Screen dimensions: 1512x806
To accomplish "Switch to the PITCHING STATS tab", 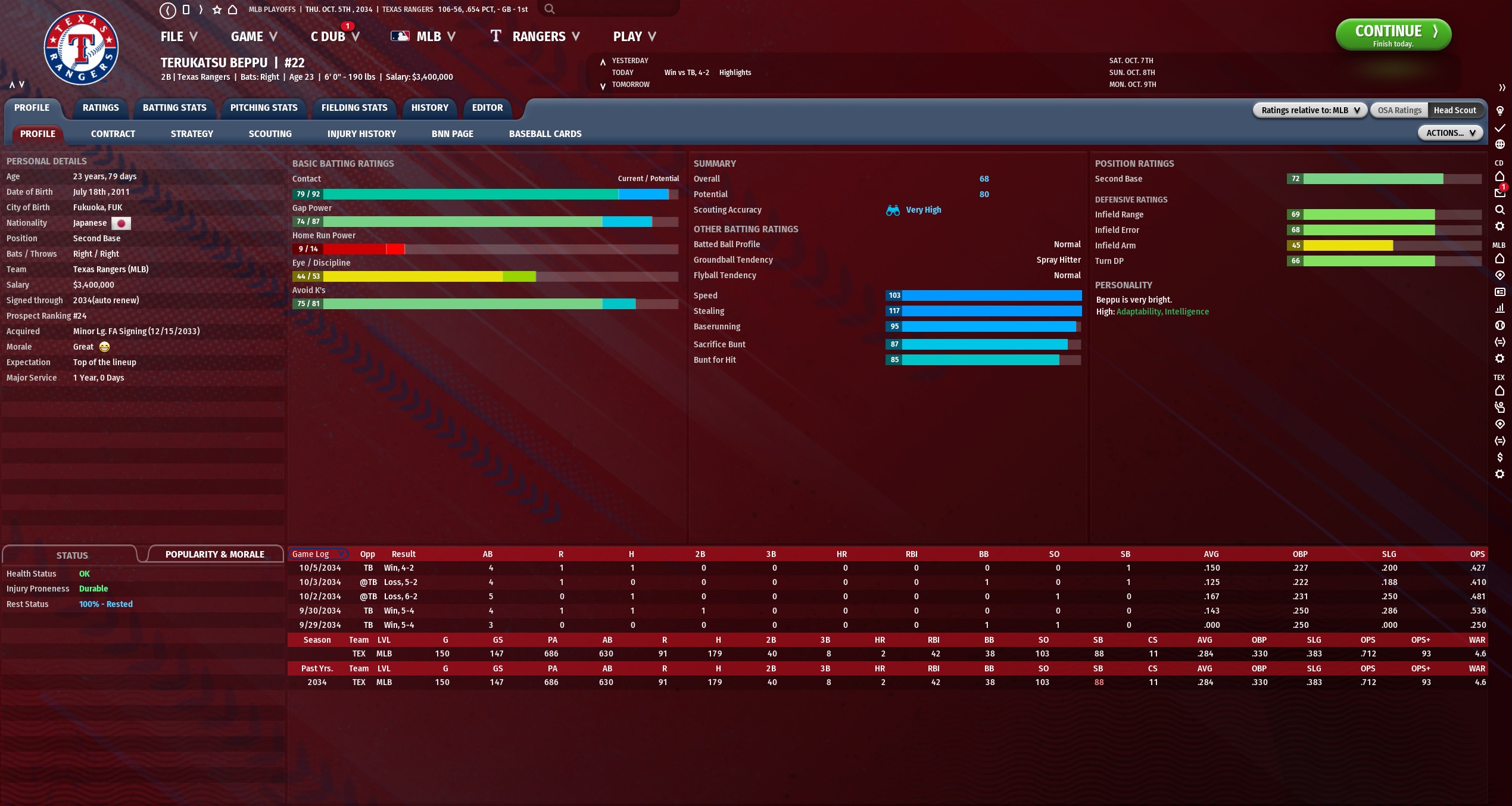I will pos(264,108).
